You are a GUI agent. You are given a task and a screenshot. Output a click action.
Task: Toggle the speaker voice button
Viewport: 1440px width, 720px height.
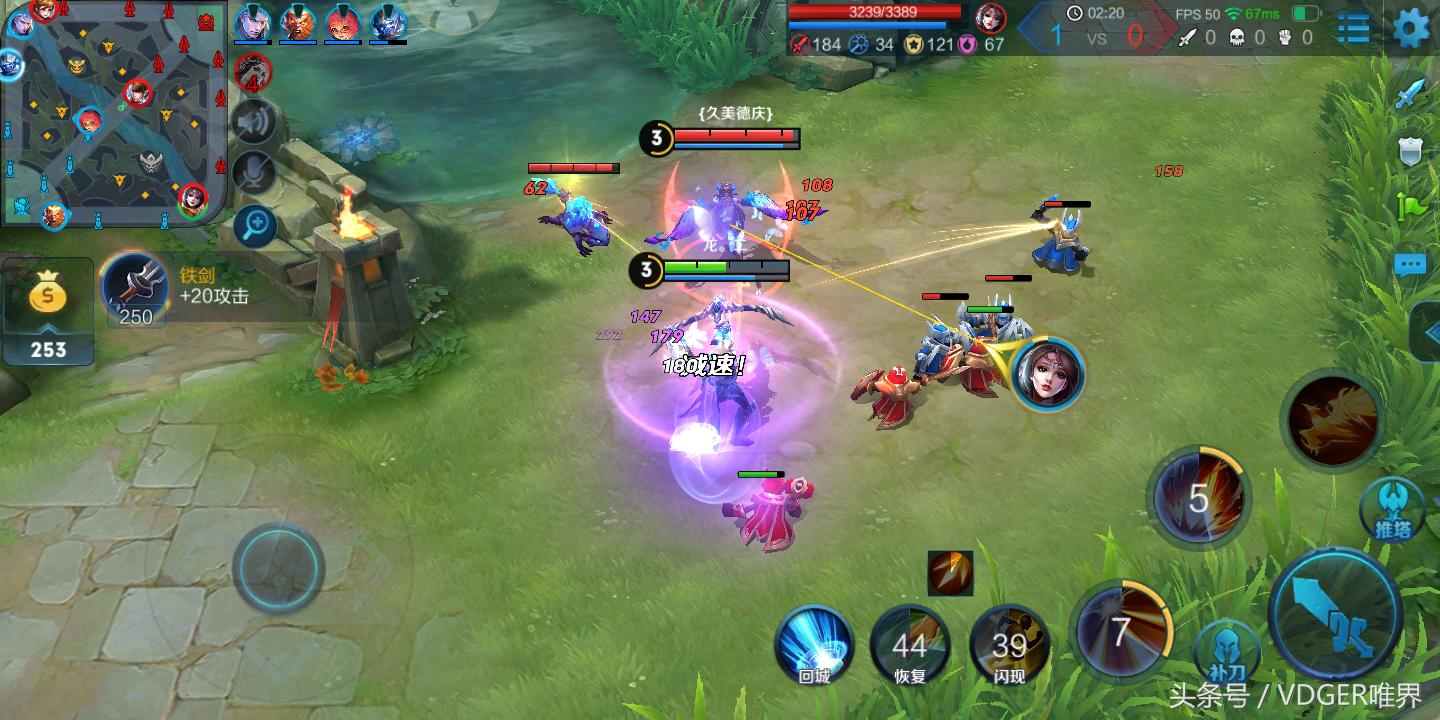coord(254,122)
